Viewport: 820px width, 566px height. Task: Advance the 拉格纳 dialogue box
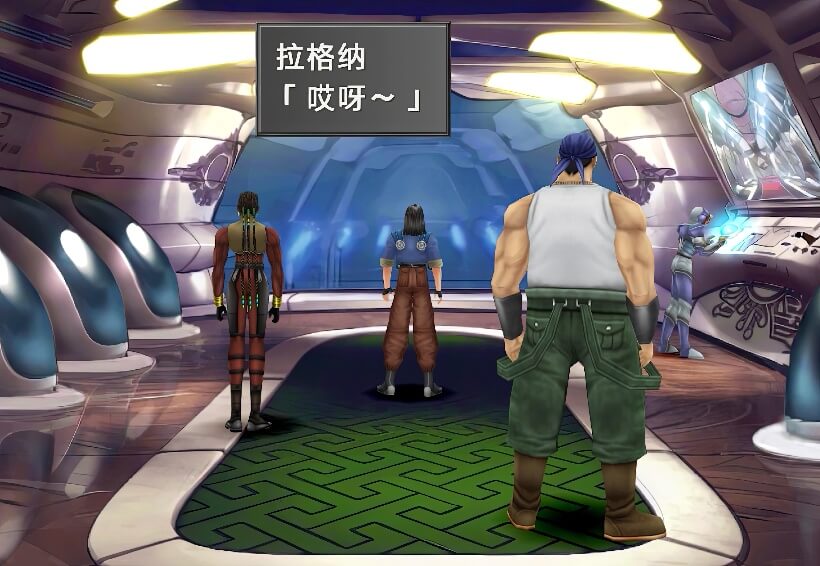click(353, 79)
